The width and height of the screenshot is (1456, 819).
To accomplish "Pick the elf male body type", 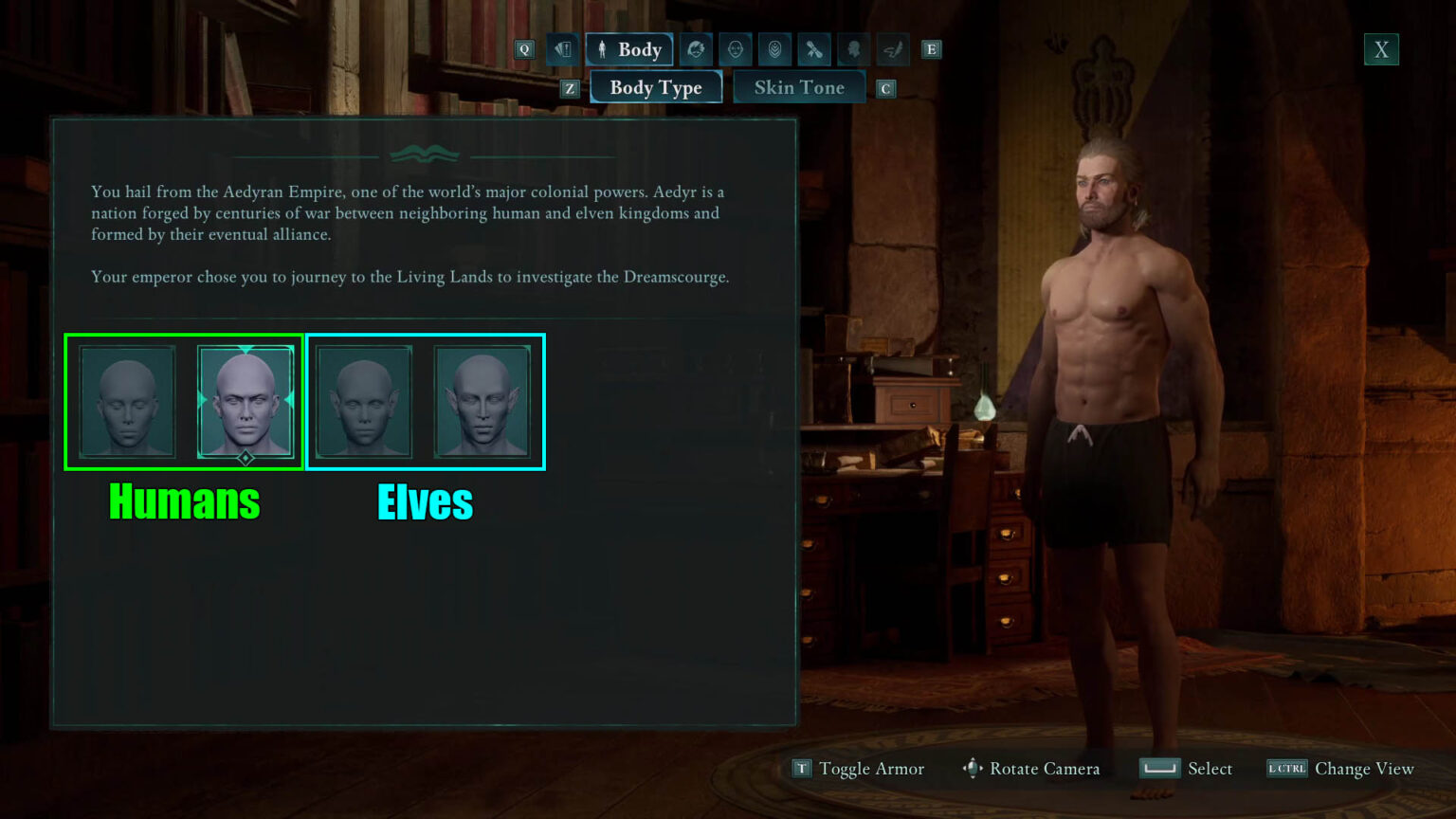I will [483, 401].
